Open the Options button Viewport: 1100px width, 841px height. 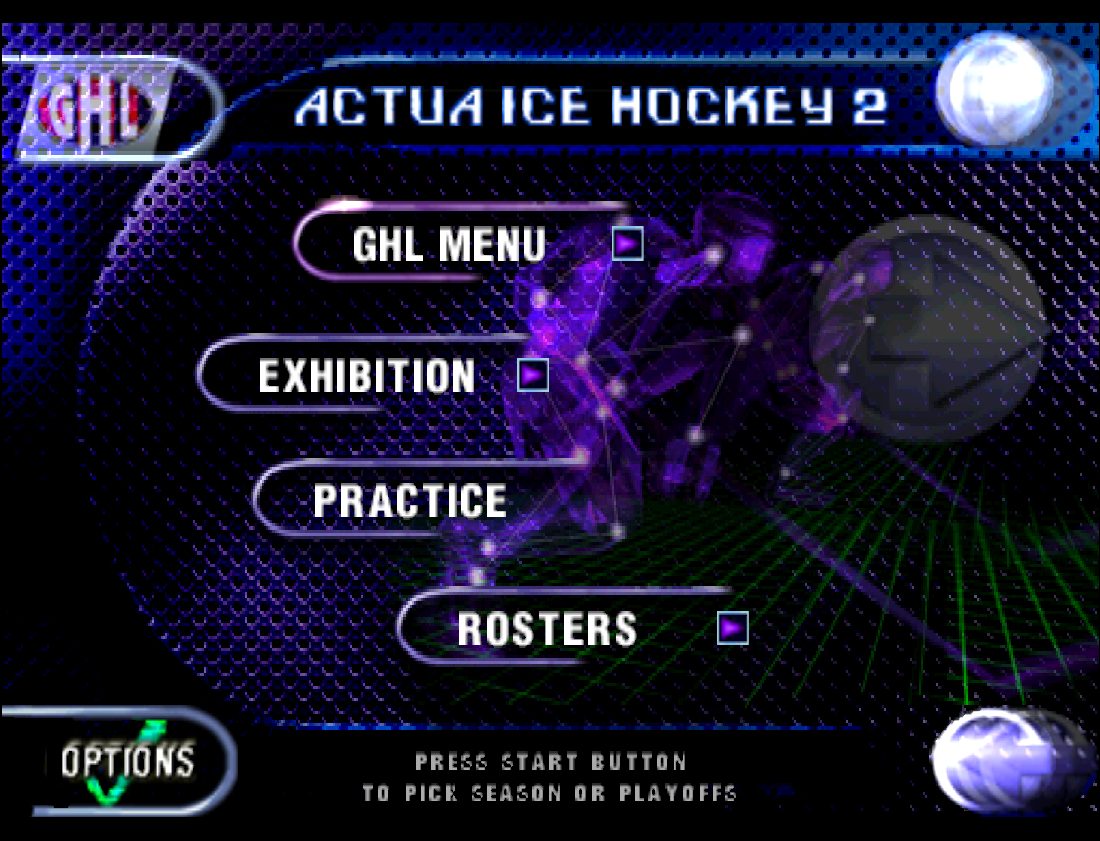127,762
